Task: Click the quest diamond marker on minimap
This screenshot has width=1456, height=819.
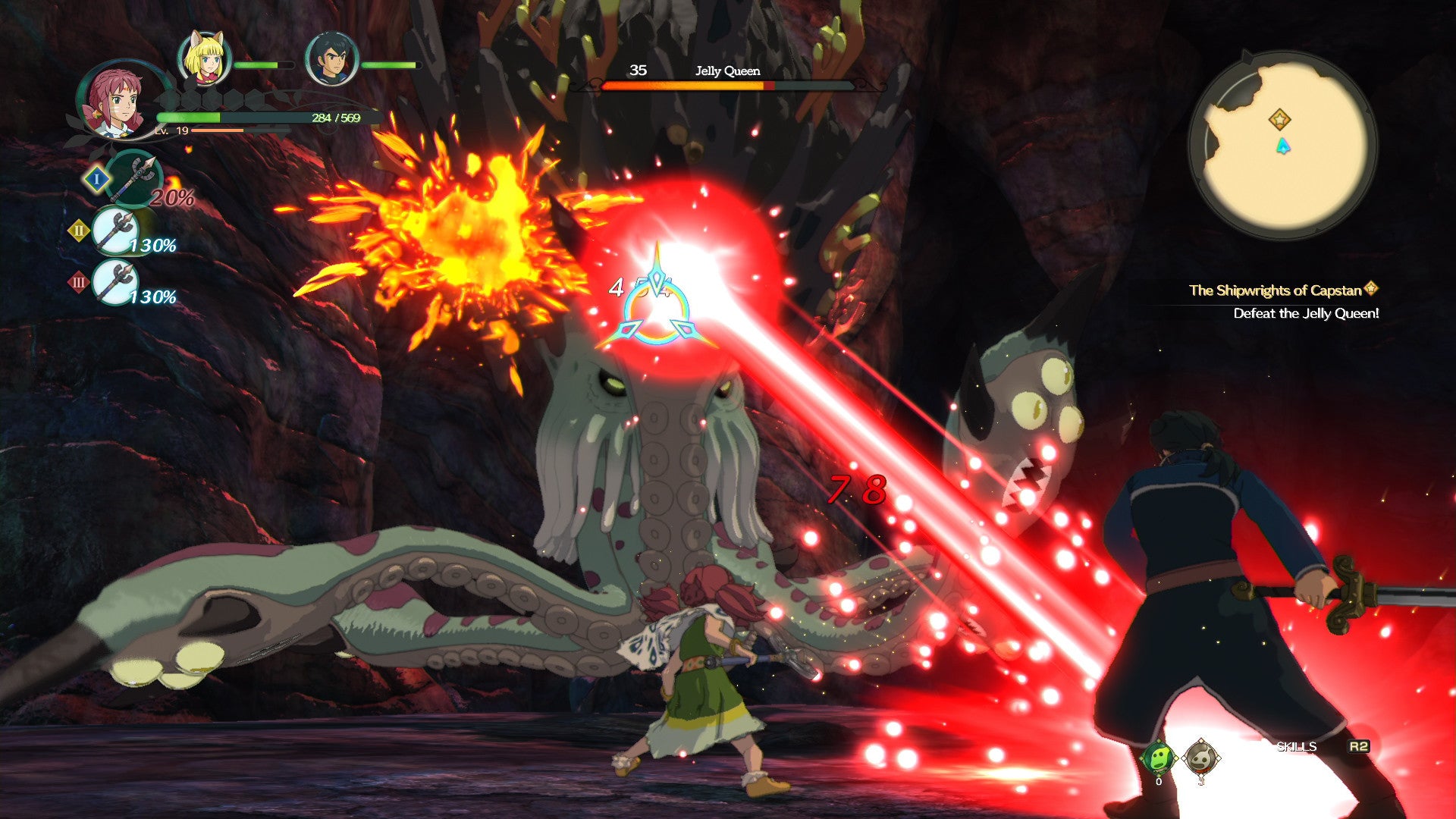Action: pyautogui.click(x=1280, y=118)
